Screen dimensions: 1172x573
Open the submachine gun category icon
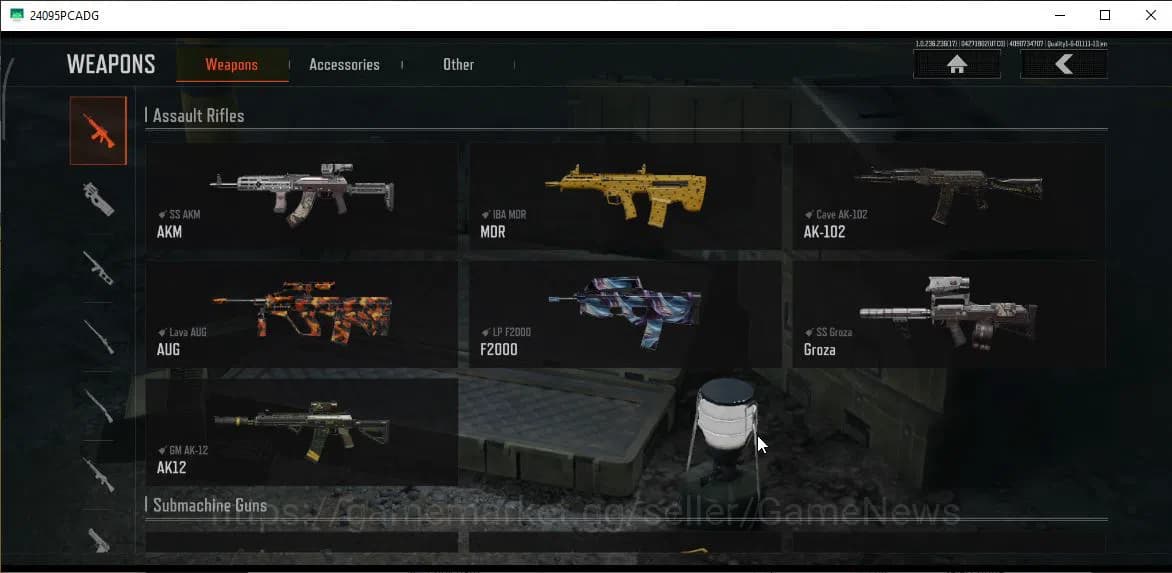(98, 199)
